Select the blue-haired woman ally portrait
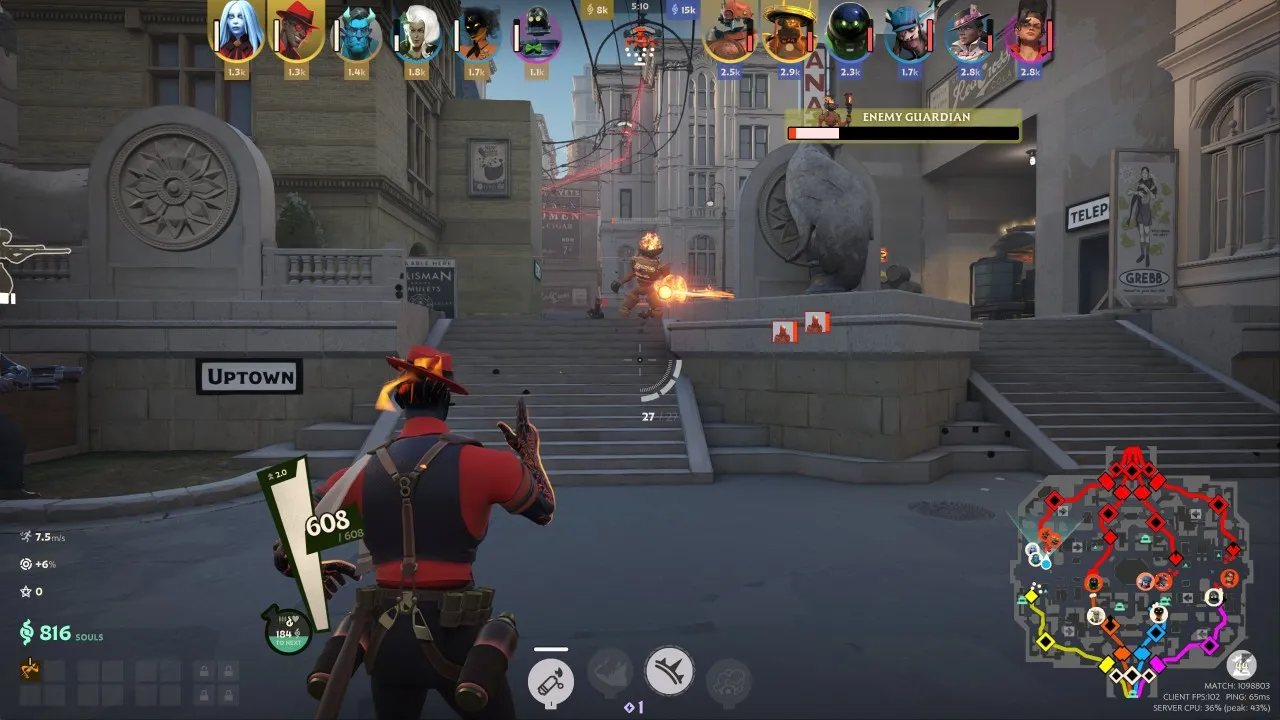Viewport: 1280px width, 720px height. (237, 32)
